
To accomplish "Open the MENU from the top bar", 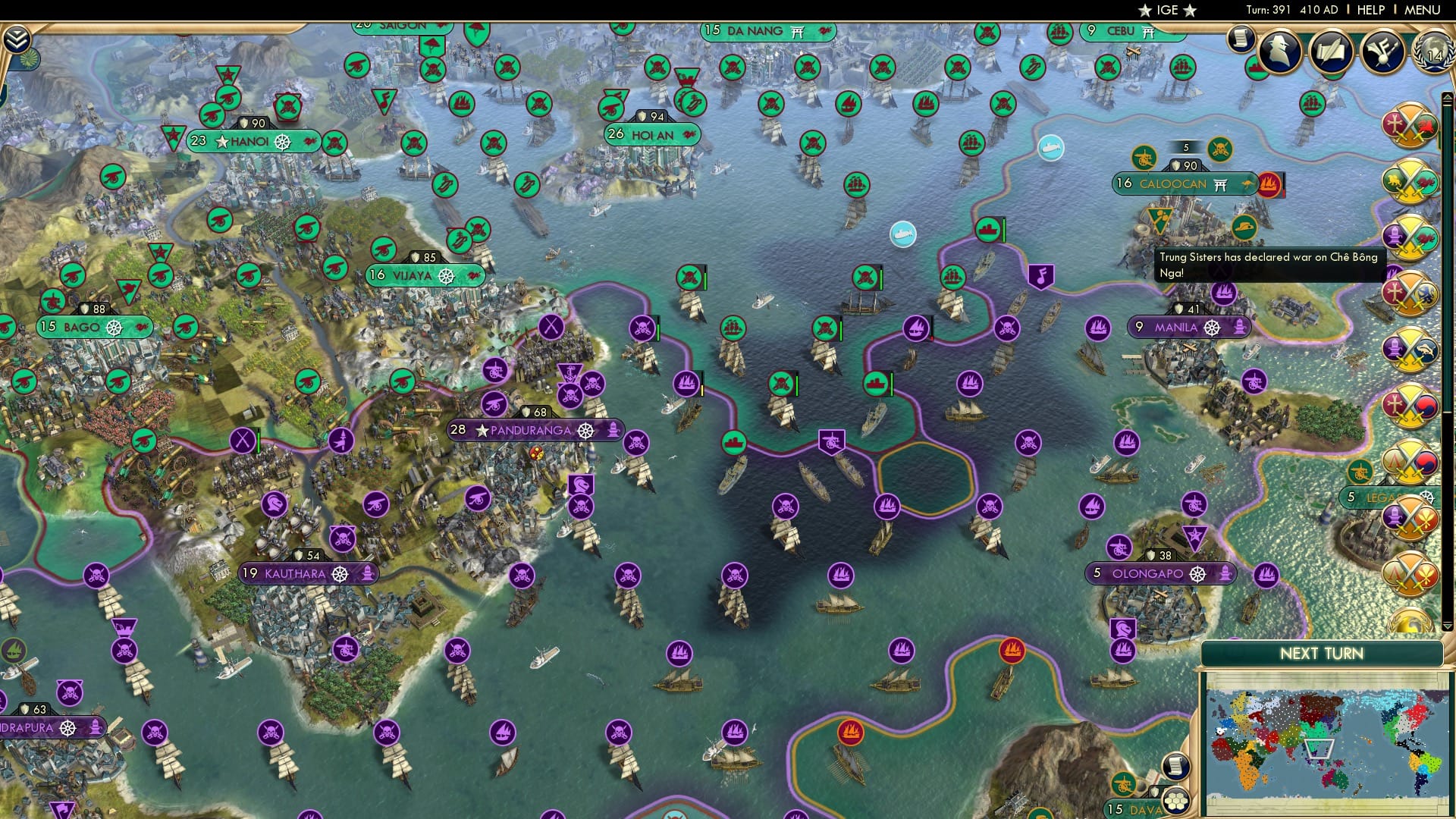I will click(1425, 9).
